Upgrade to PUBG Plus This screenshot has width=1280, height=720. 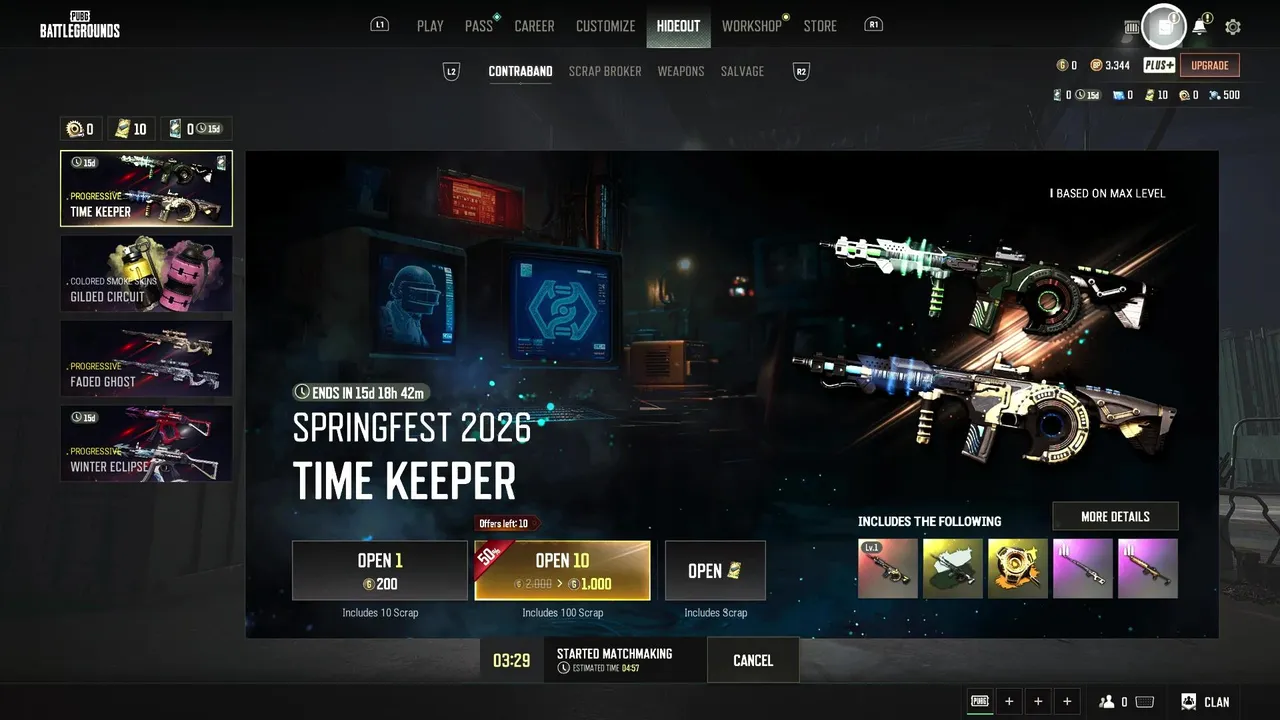(1210, 65)
